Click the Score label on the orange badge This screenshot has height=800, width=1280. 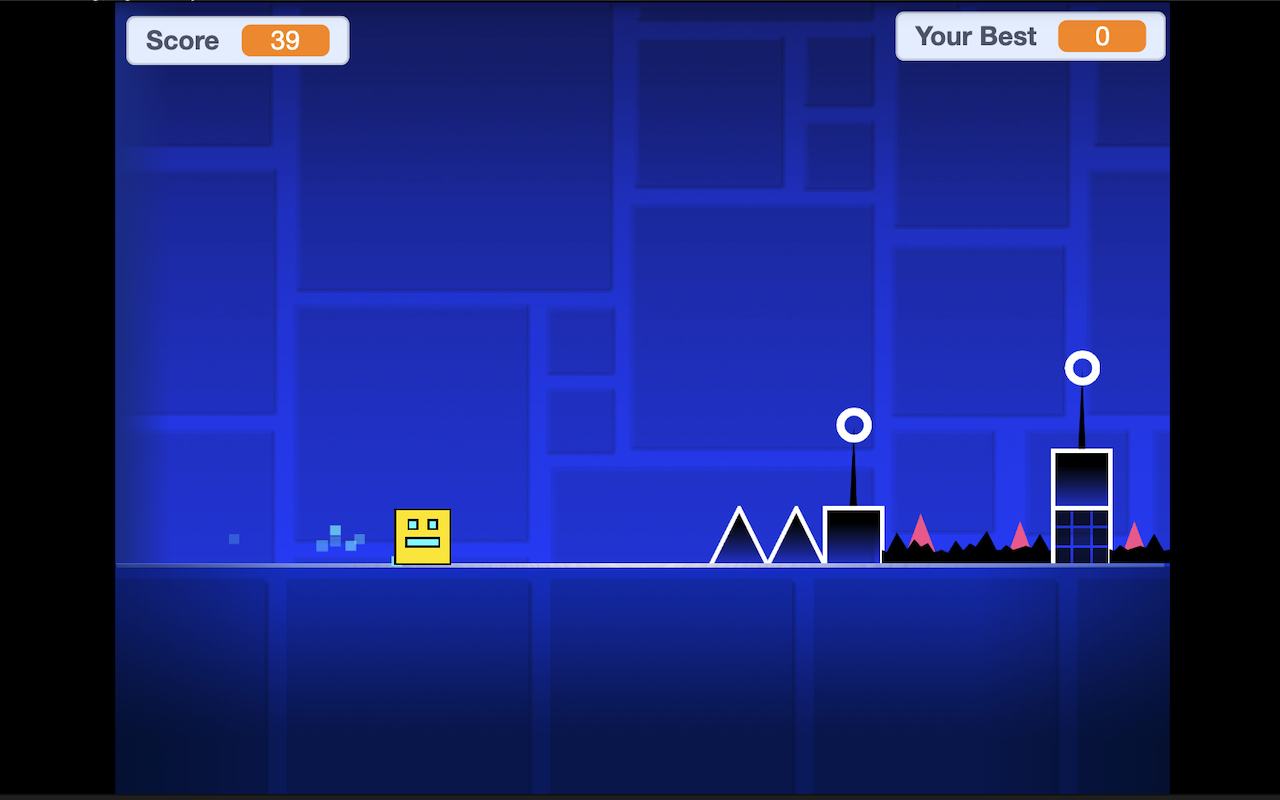point(183,41)
